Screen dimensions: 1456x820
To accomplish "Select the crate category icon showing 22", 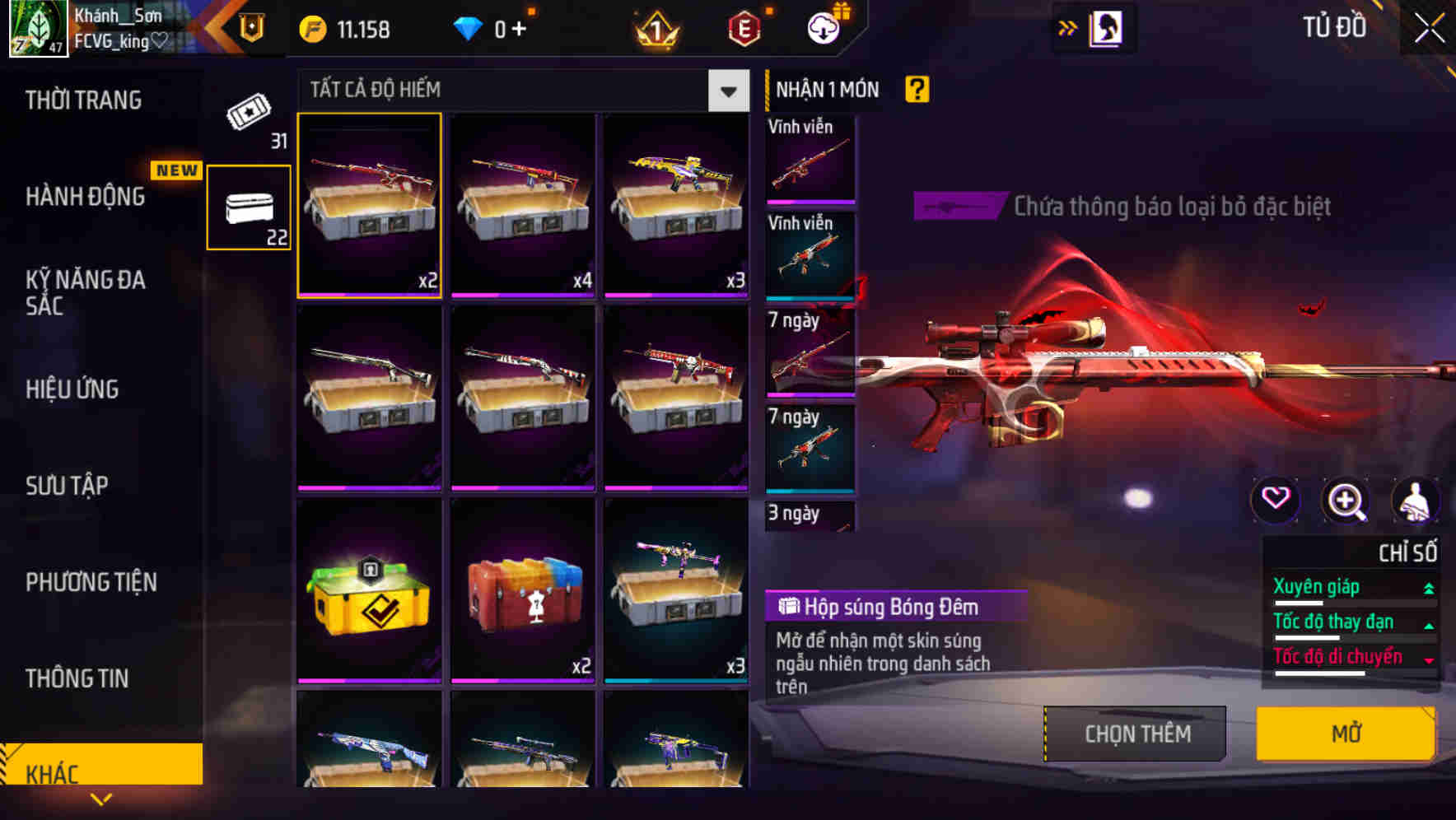I will tap(248, 204).
